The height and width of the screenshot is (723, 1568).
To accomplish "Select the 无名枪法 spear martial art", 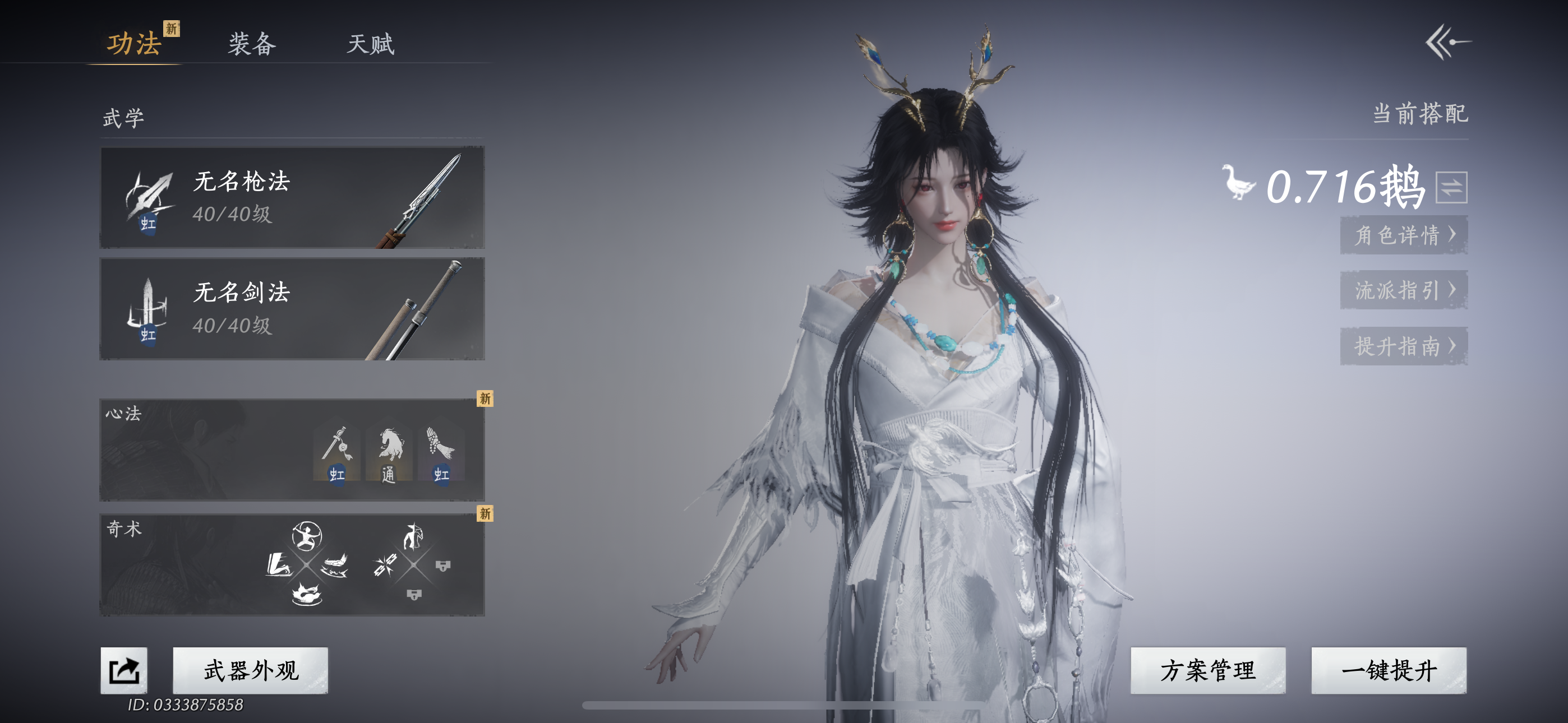I will pyautogui.click(x=292, y=197).
